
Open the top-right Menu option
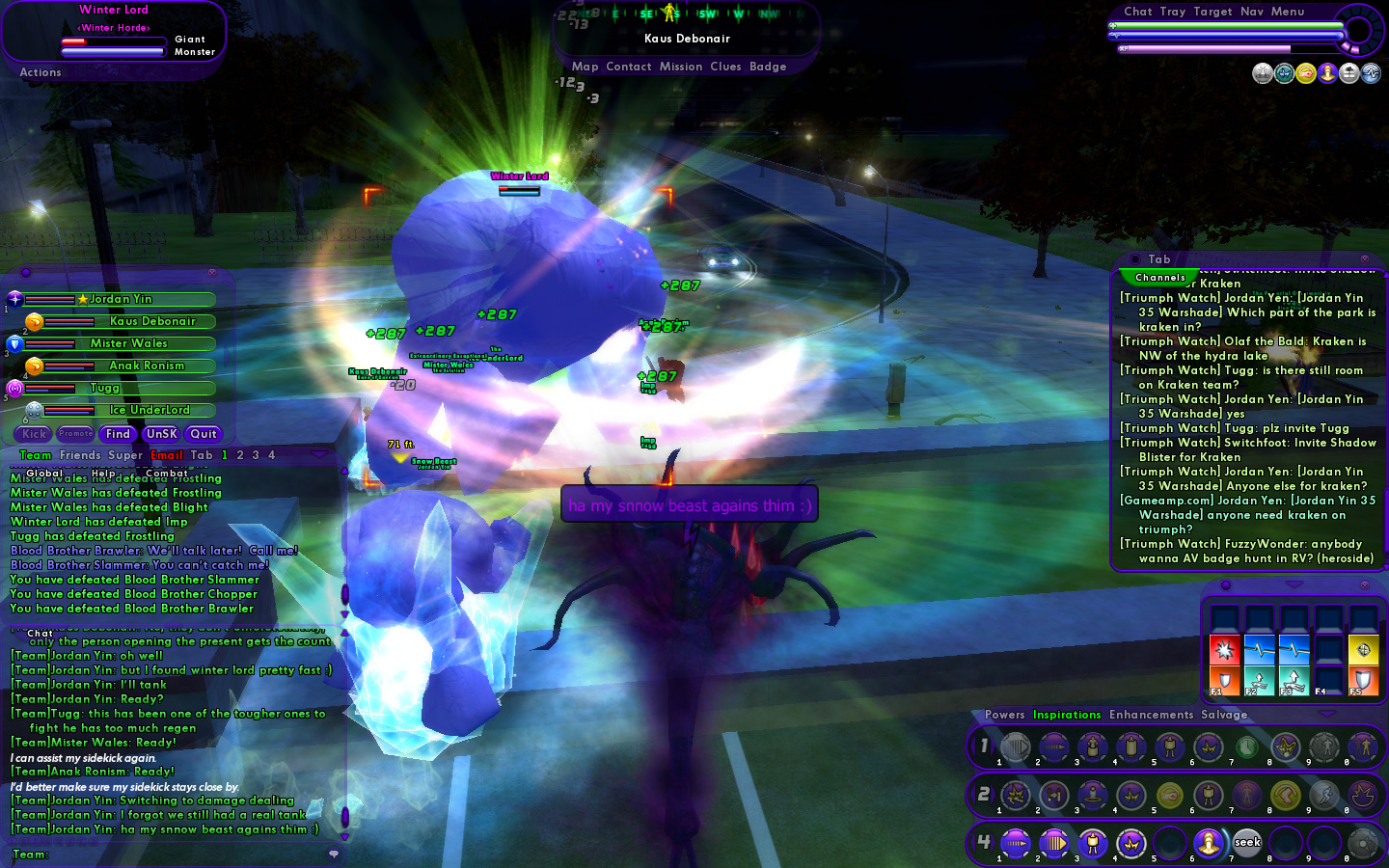1288,12
